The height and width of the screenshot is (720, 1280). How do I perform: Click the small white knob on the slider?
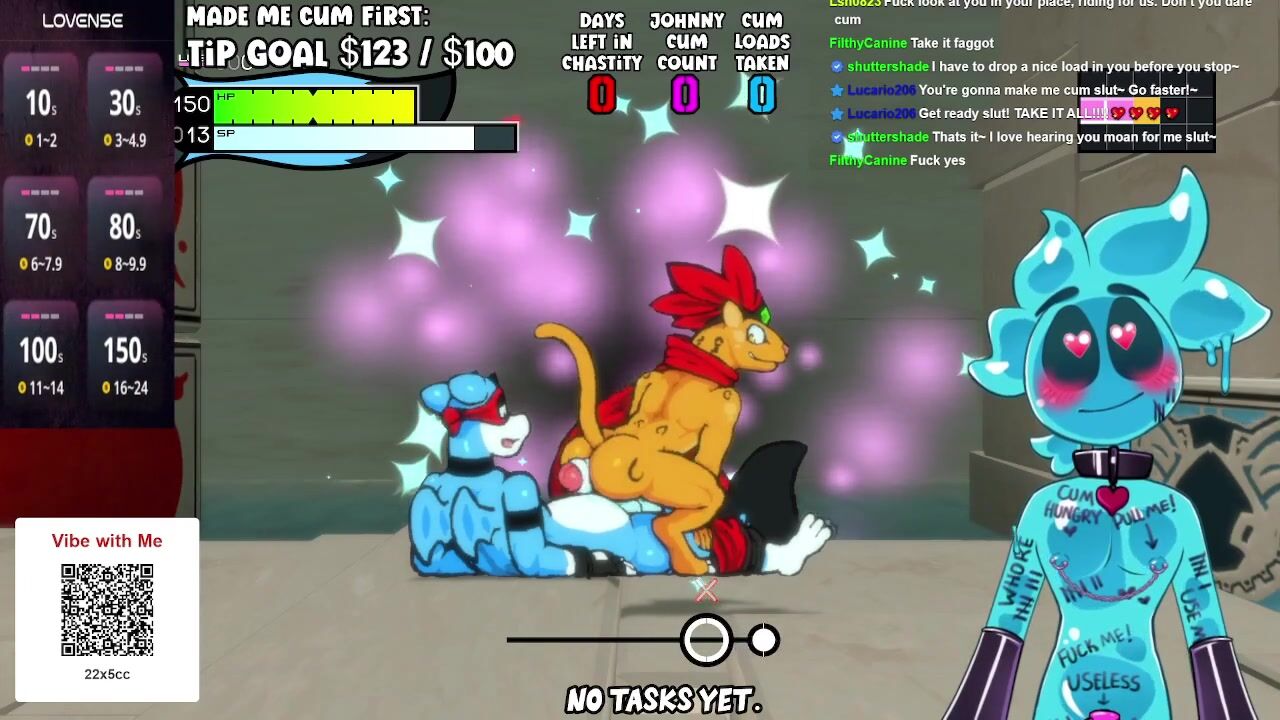click(764, 640)
